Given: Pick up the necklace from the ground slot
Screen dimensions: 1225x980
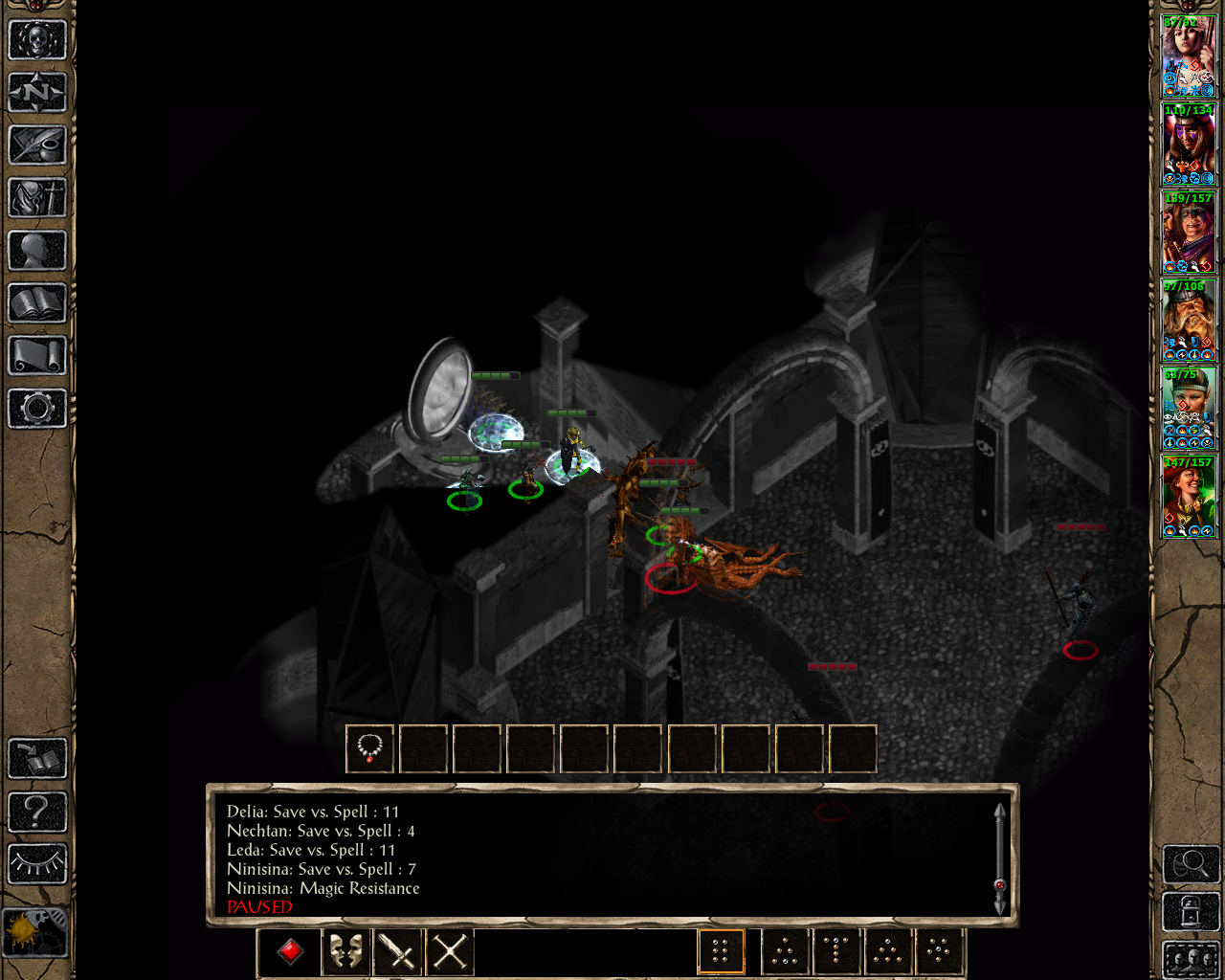Looking at the screenshot, I should click(370, 747).
